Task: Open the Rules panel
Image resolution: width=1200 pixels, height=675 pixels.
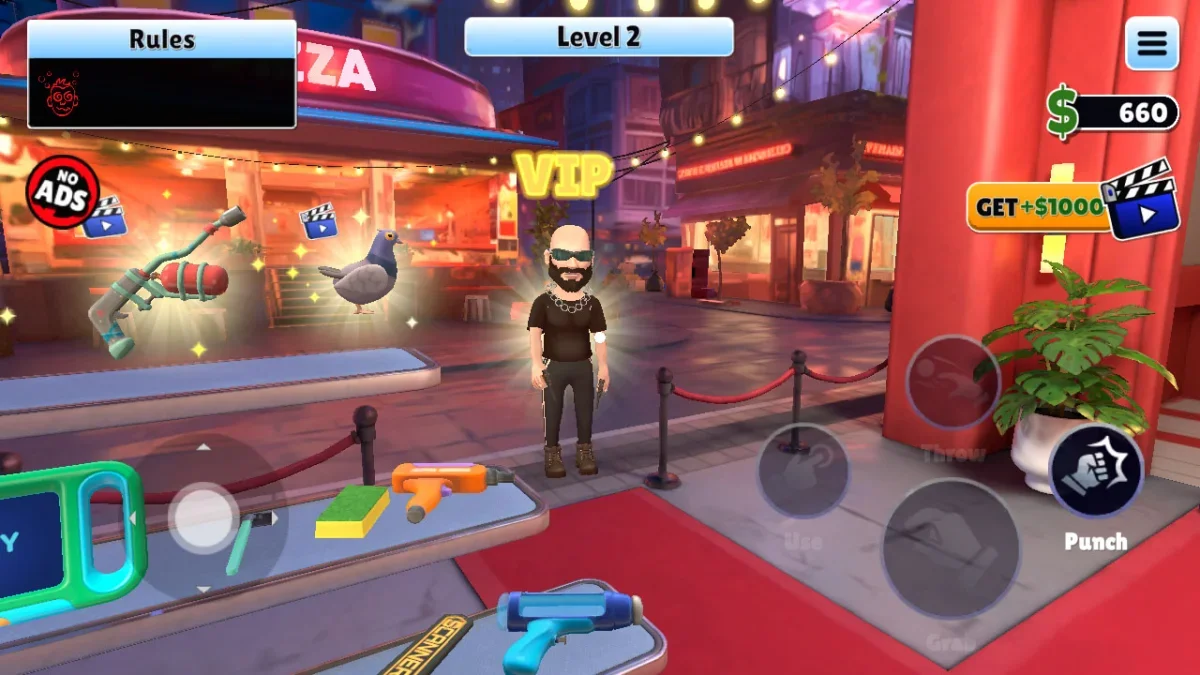Action: [161, 74]
